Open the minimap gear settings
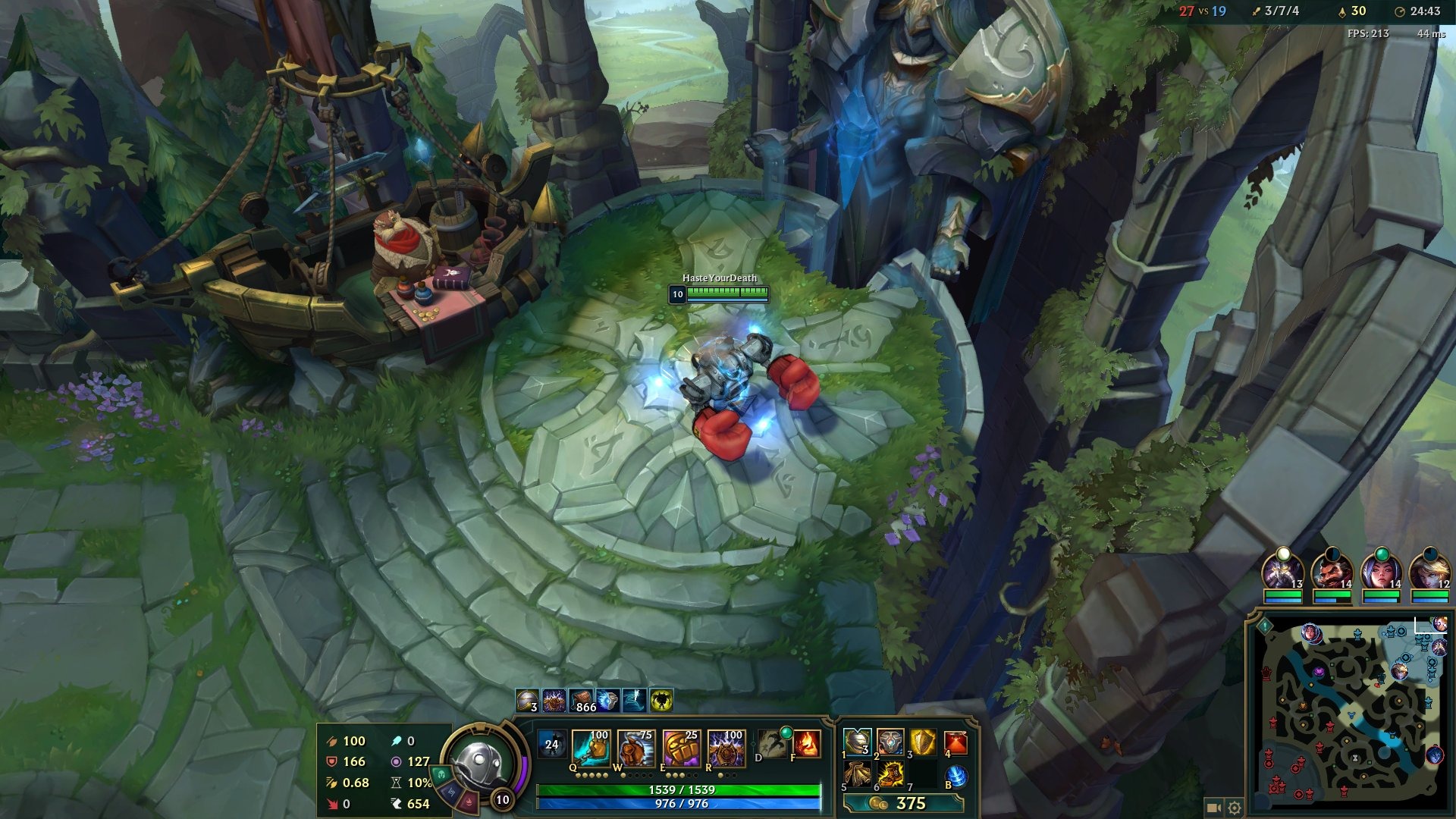 (x=1235, y=808)
